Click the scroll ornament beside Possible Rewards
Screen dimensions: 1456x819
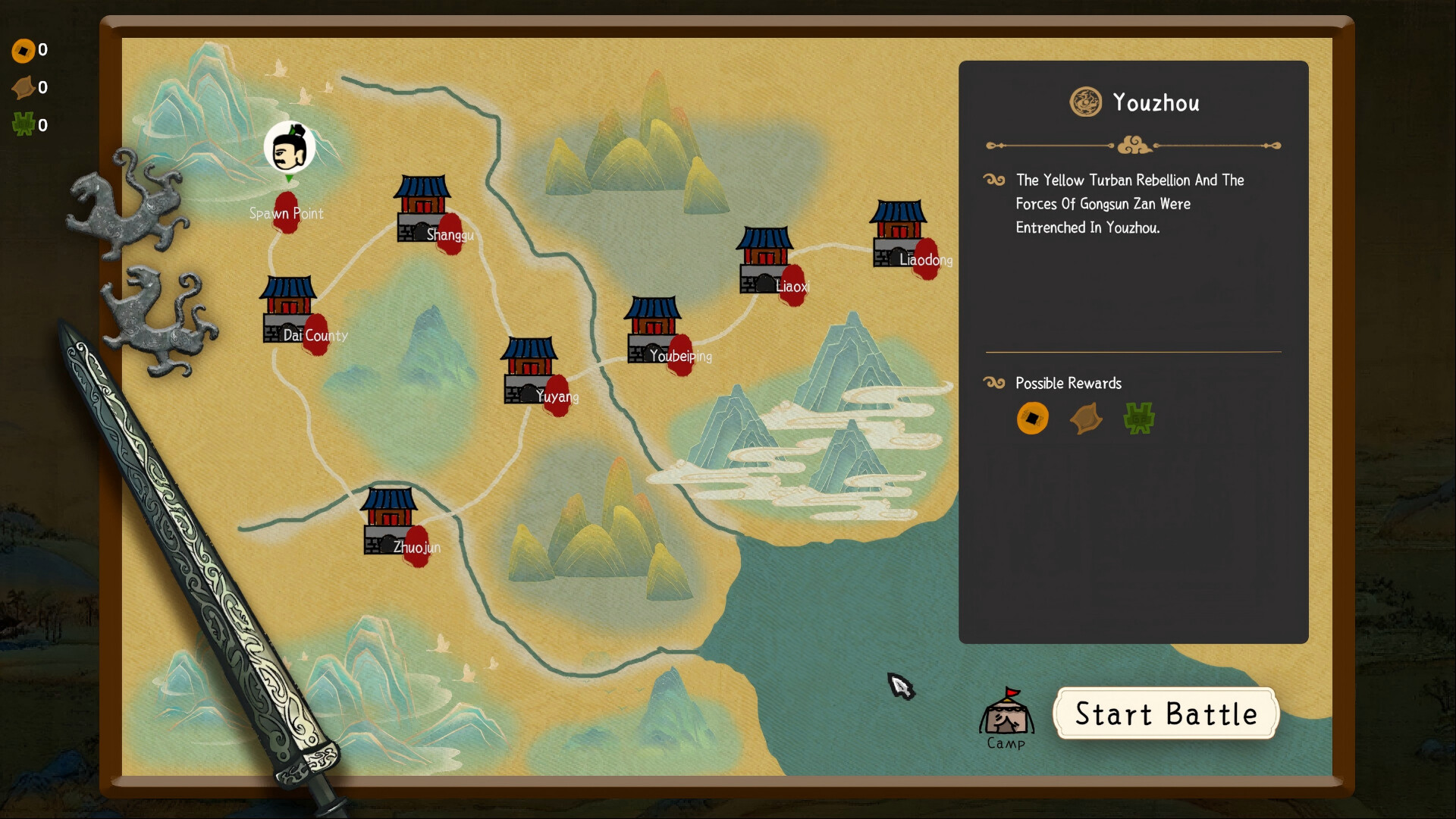(x=993, y=383)
